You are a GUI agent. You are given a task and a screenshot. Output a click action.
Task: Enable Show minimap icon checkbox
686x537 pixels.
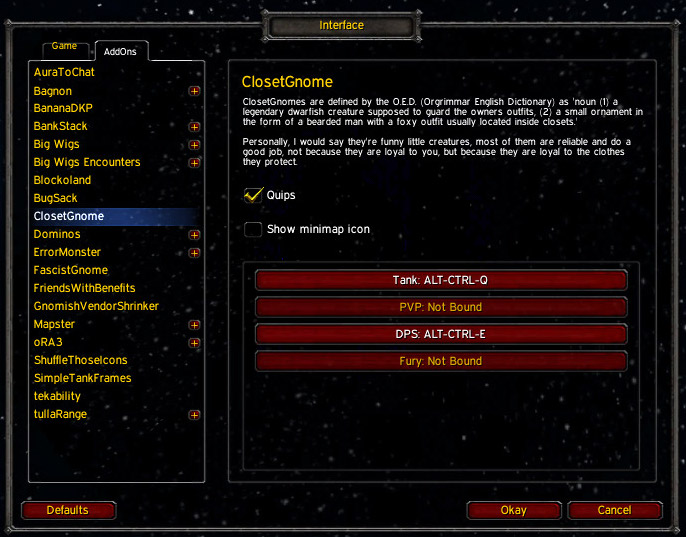point(253,229)
